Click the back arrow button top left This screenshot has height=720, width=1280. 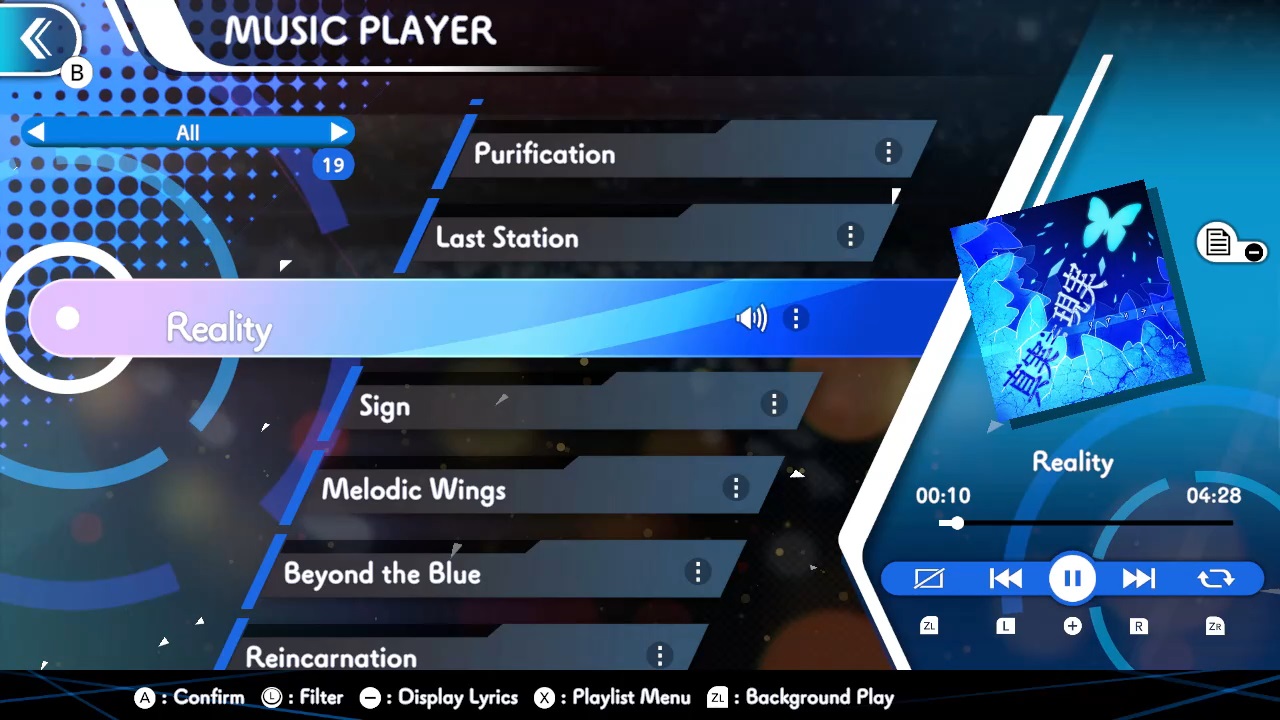(38, 38)
